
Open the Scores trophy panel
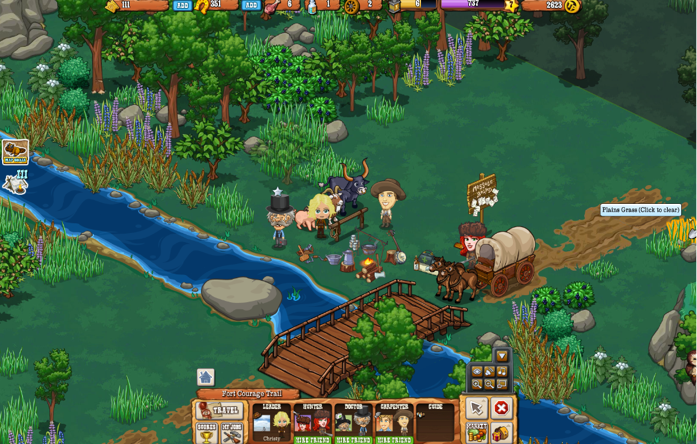(x=206, y=434)
